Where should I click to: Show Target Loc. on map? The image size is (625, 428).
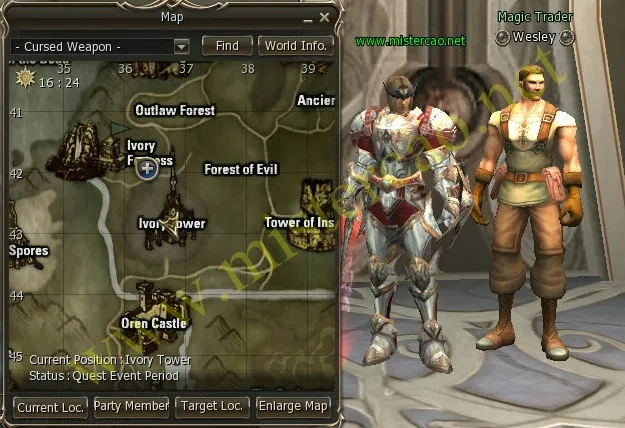(x=212, y=407)
